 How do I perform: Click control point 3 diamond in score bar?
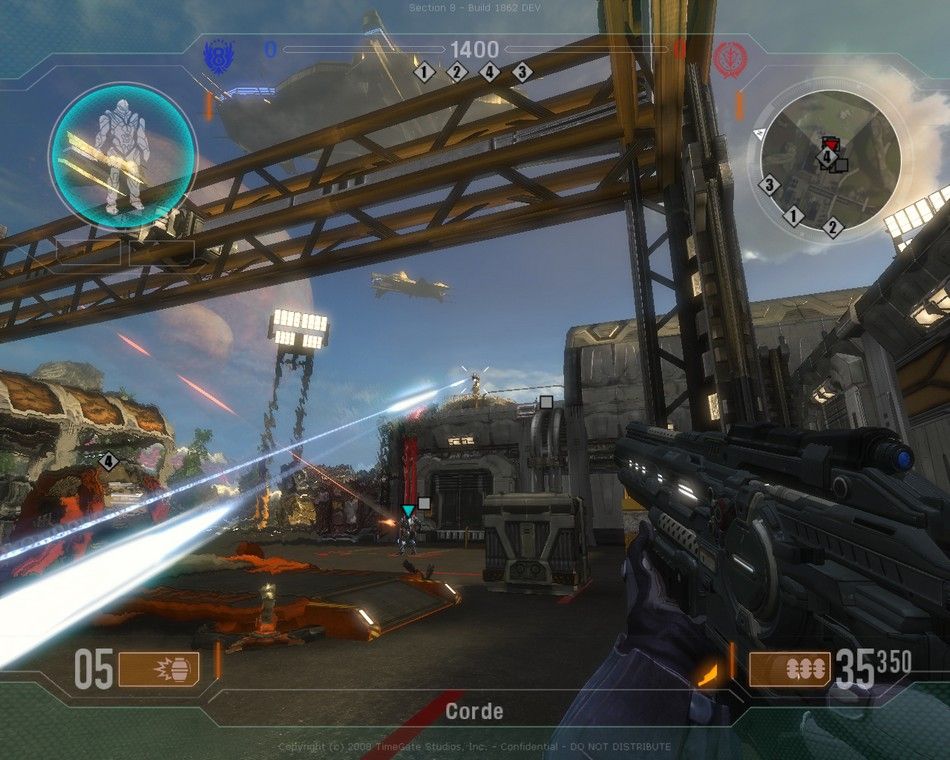[521, 72]
